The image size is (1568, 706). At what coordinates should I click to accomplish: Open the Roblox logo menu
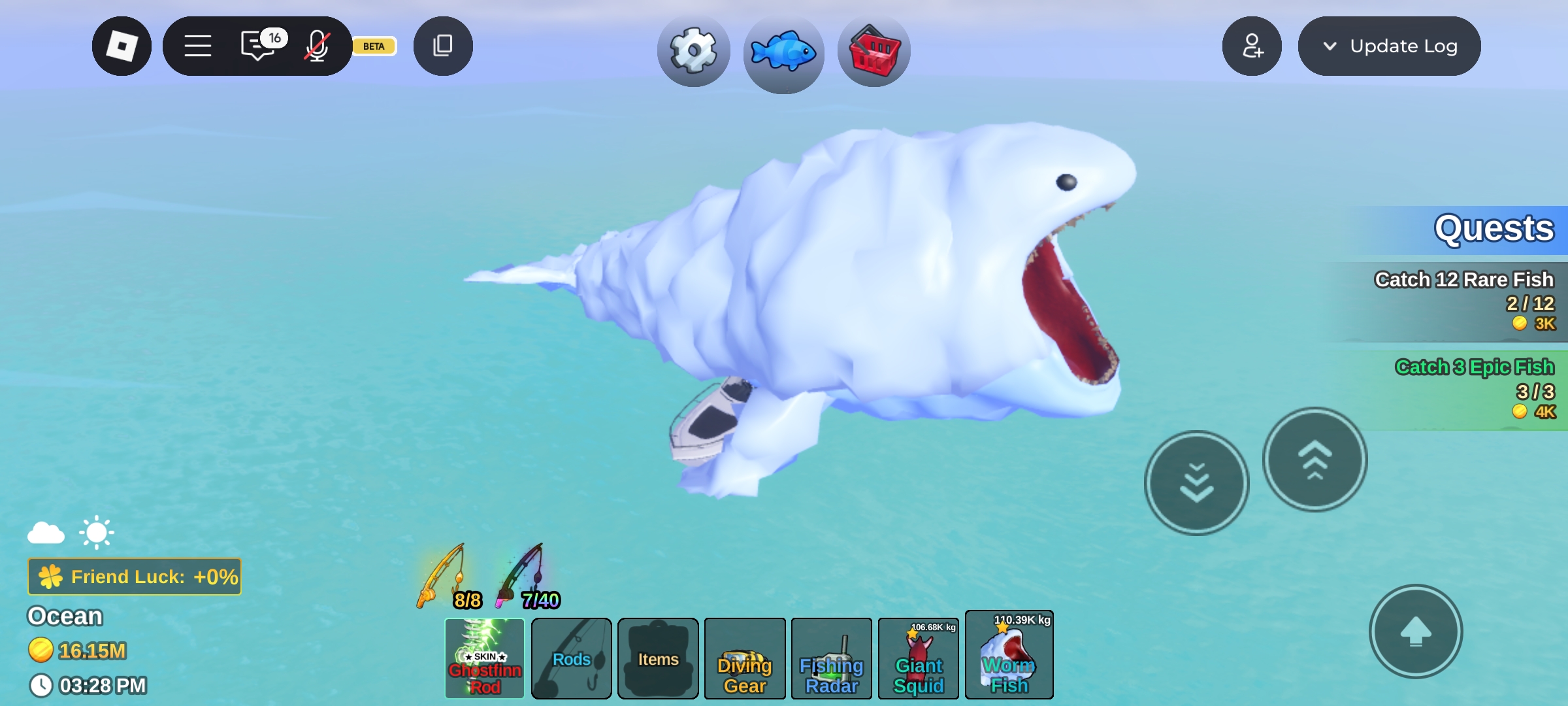click(x=122, y=46)
